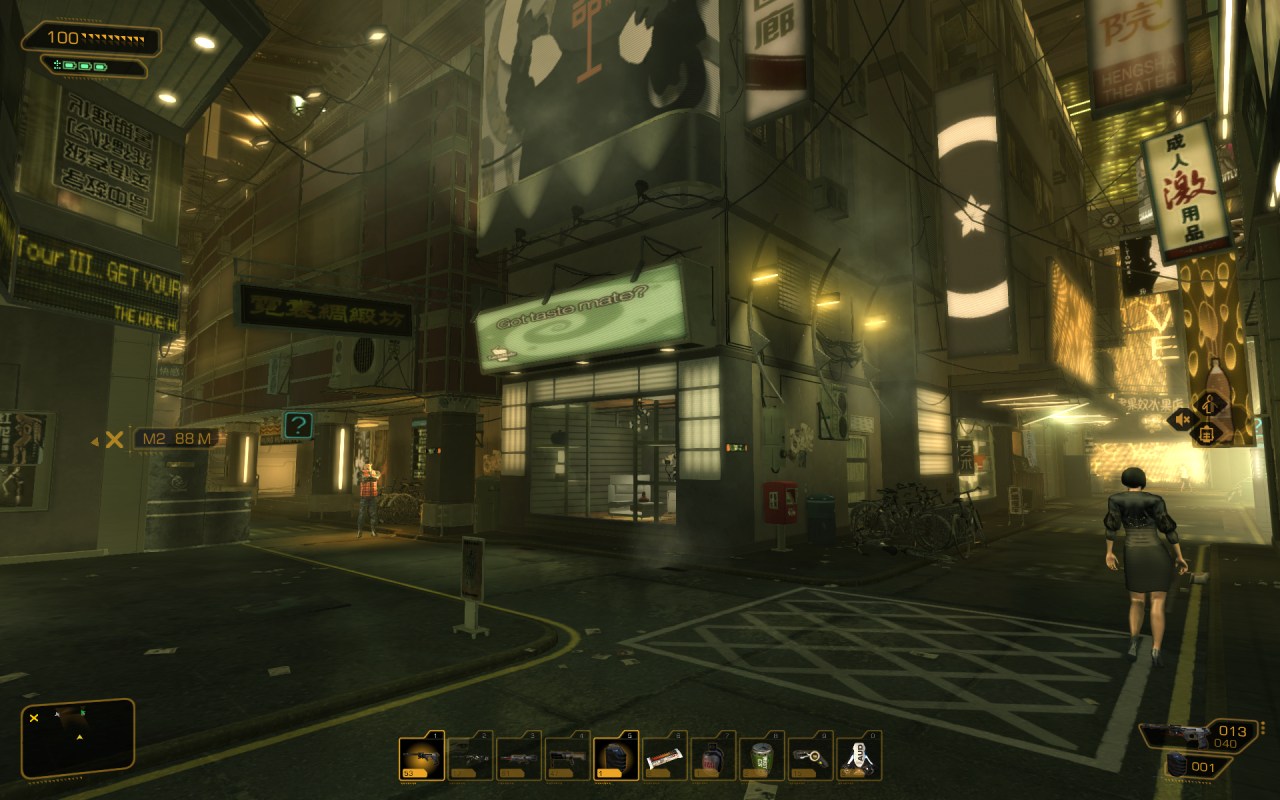Click the equipped mine panel showing 001
This screenshot has height=800, width=1280.
point(1198,766)
